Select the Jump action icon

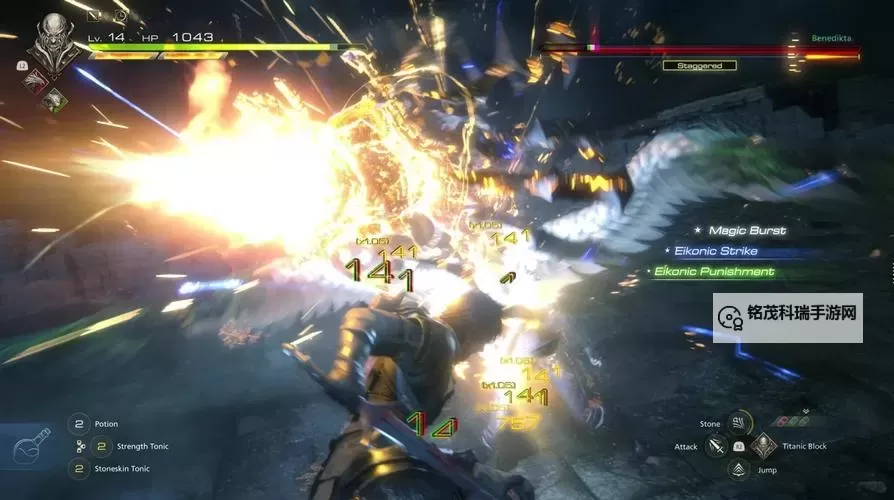click(738, 469)
